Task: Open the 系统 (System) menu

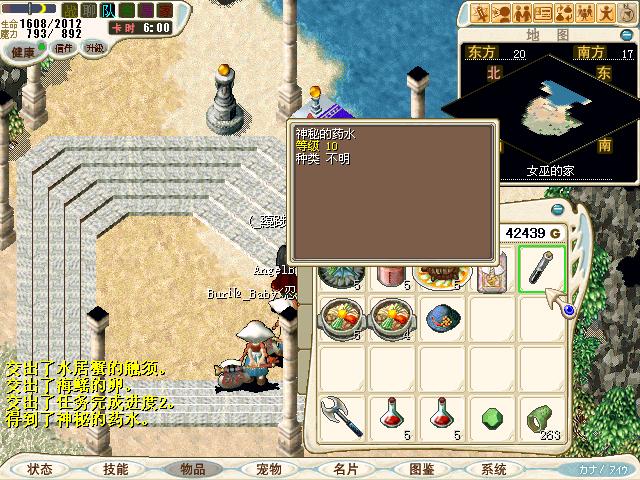Action: click(494, 469)
